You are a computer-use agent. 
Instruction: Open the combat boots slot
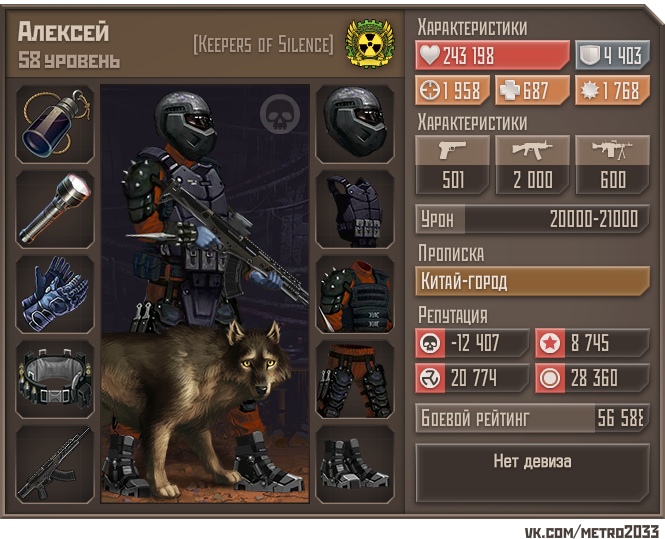[x=355, y=463]
